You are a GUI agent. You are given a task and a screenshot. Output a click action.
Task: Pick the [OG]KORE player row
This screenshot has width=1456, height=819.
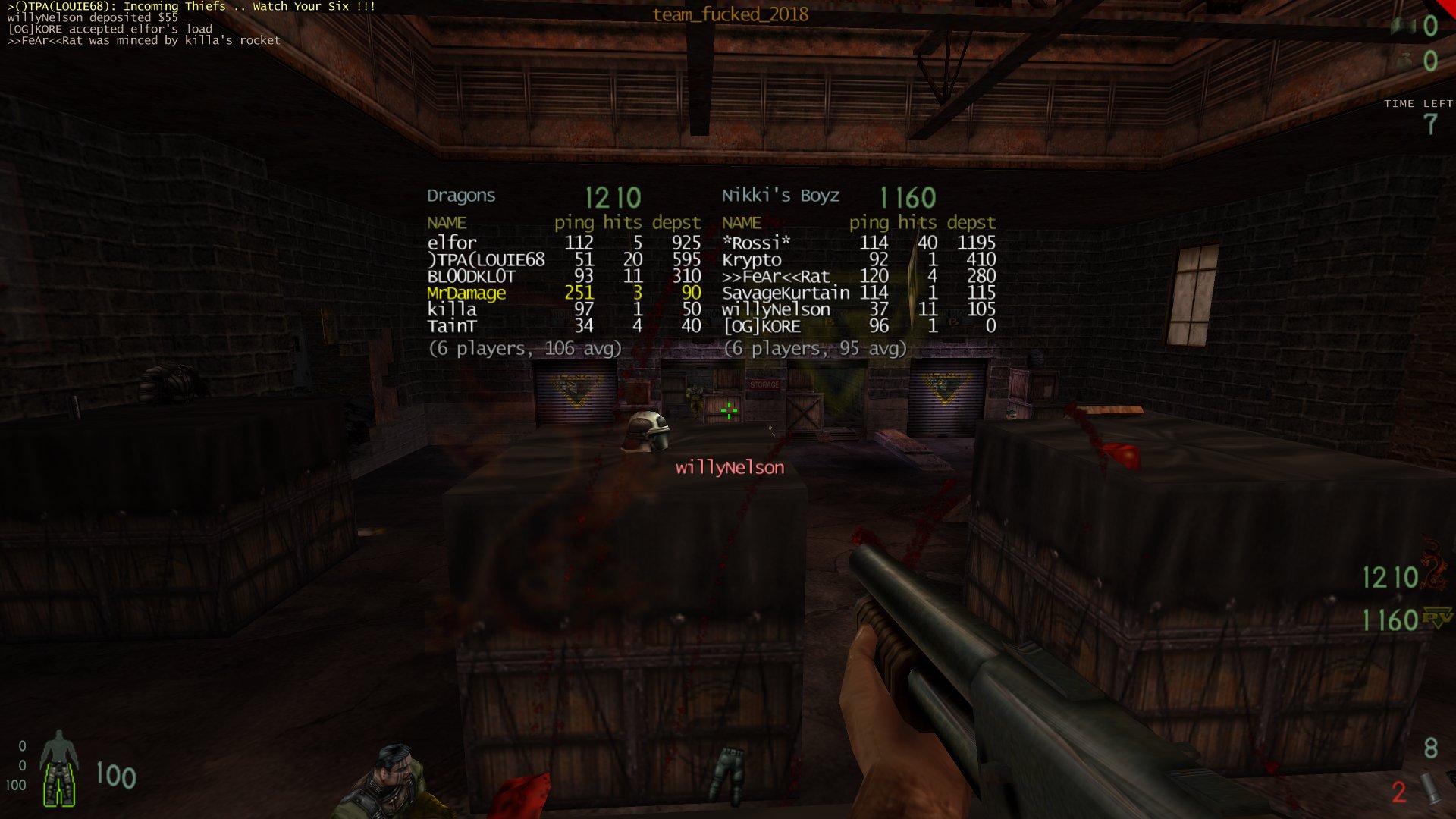tap(858, 326)
